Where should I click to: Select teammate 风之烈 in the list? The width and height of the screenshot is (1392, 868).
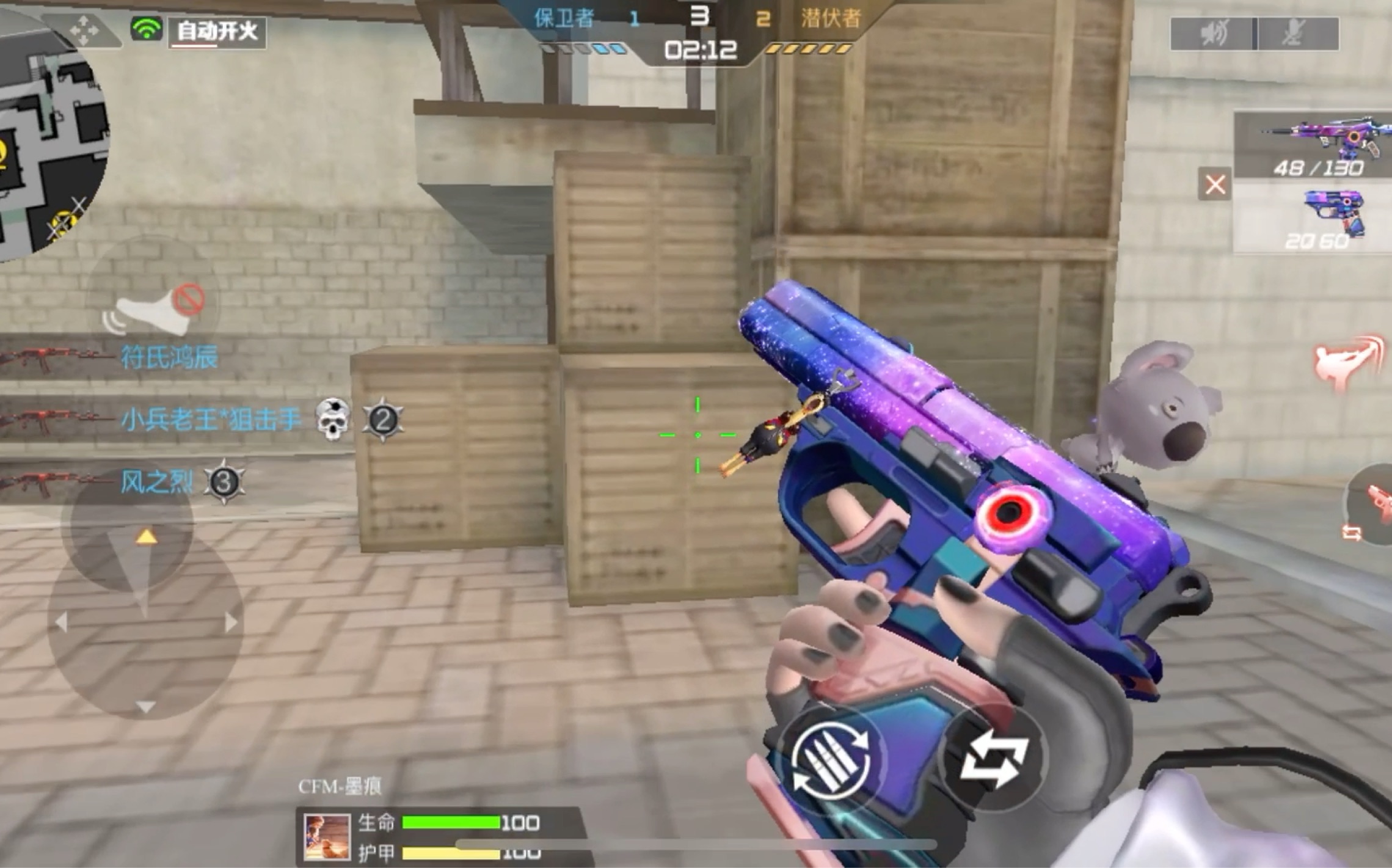point(156,482)
